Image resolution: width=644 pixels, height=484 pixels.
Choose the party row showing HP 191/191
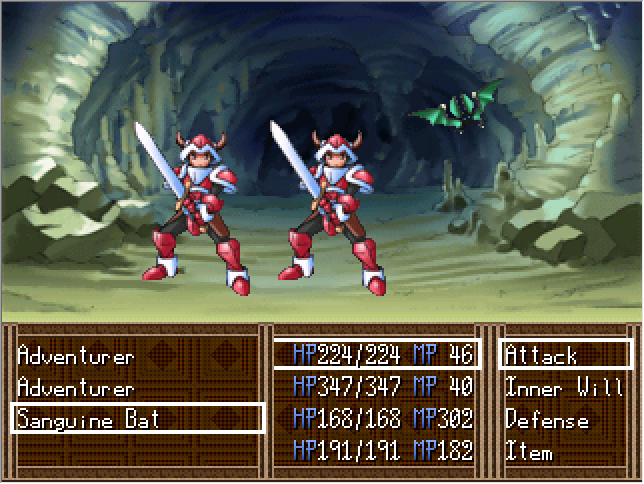pos(377,451)
